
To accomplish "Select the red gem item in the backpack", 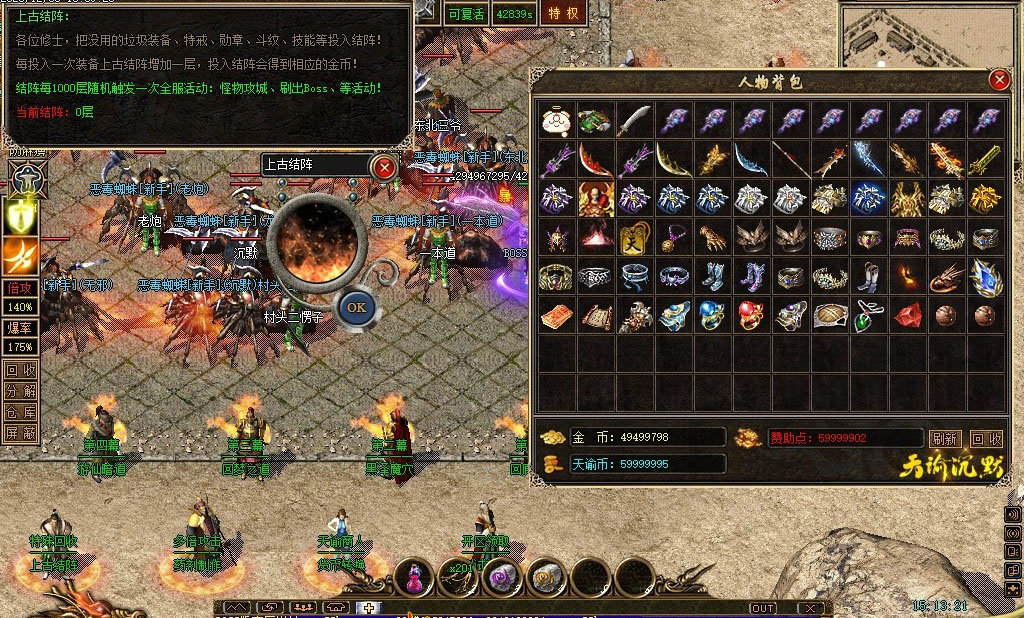I will tap(907, 316).
